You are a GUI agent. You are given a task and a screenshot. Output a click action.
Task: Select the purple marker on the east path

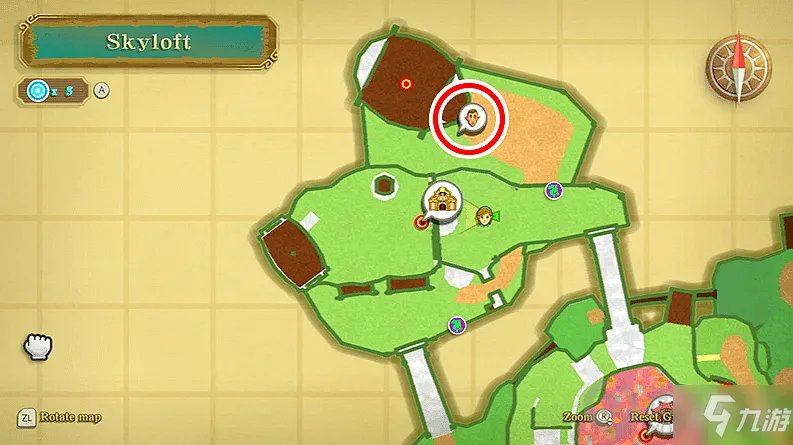(552, 189)
